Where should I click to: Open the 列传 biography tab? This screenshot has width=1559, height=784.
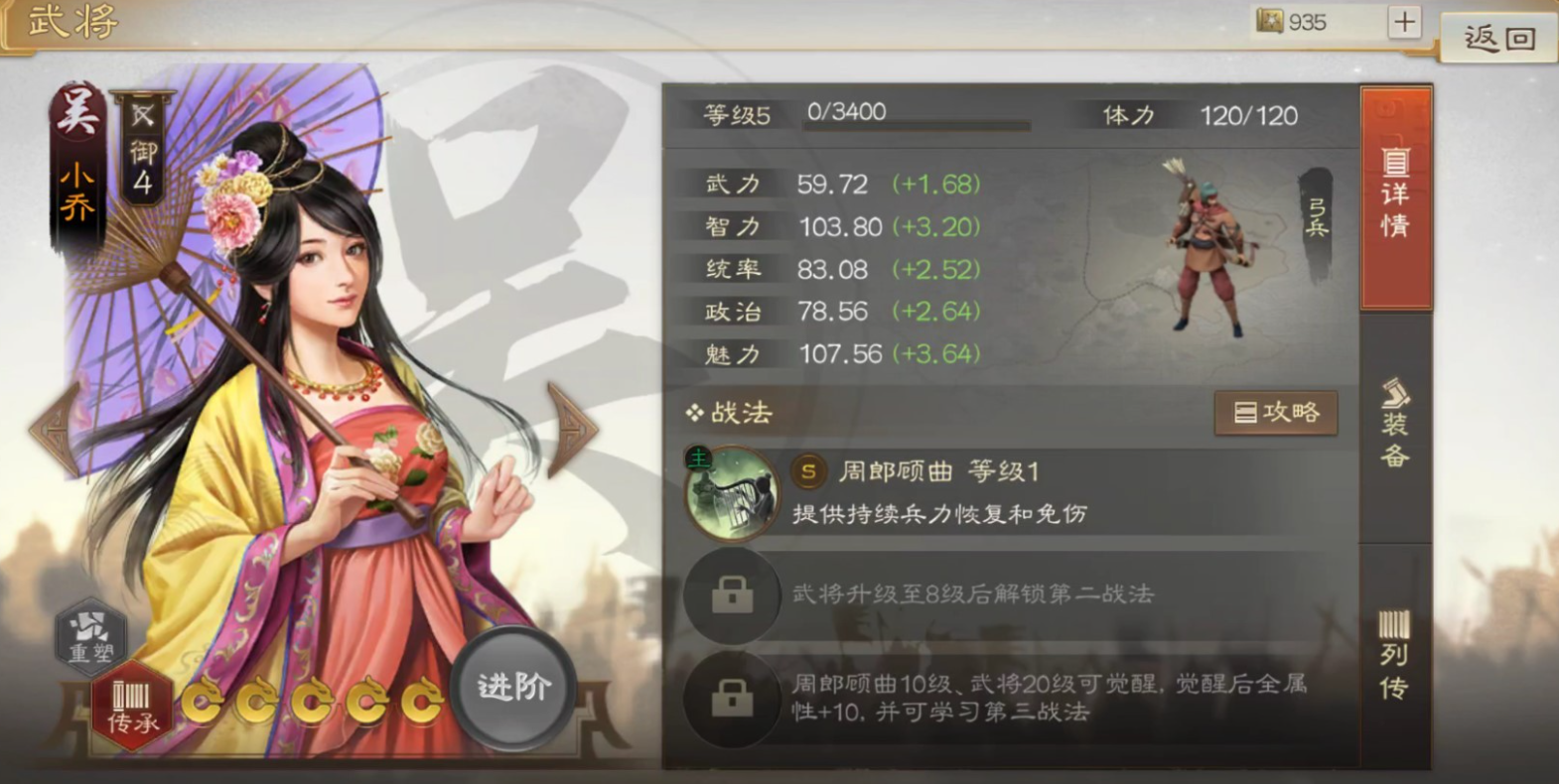[1396, 649]
